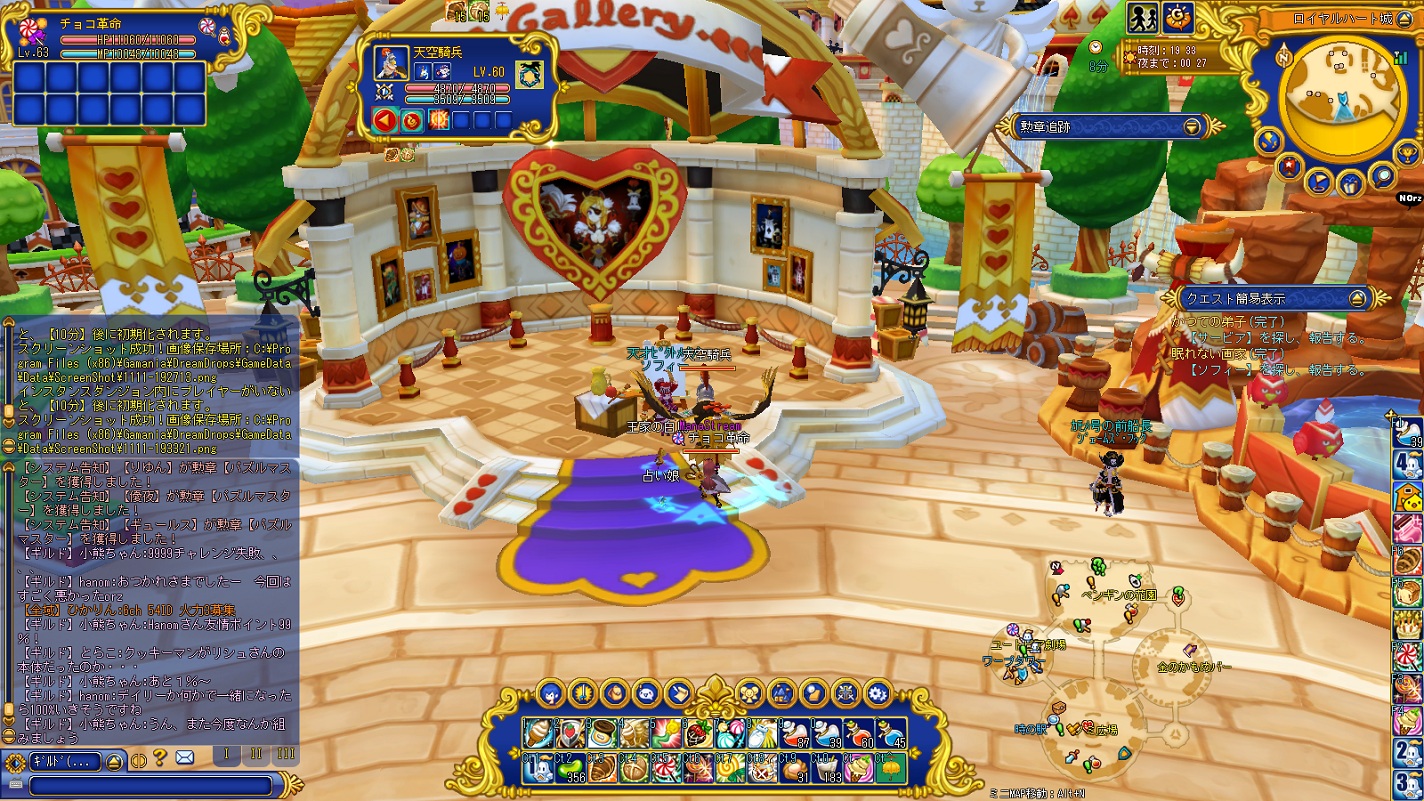This screenshot has height=801, width=1424.
Task: Open the yellow question mark help
Action: [160, 759]
